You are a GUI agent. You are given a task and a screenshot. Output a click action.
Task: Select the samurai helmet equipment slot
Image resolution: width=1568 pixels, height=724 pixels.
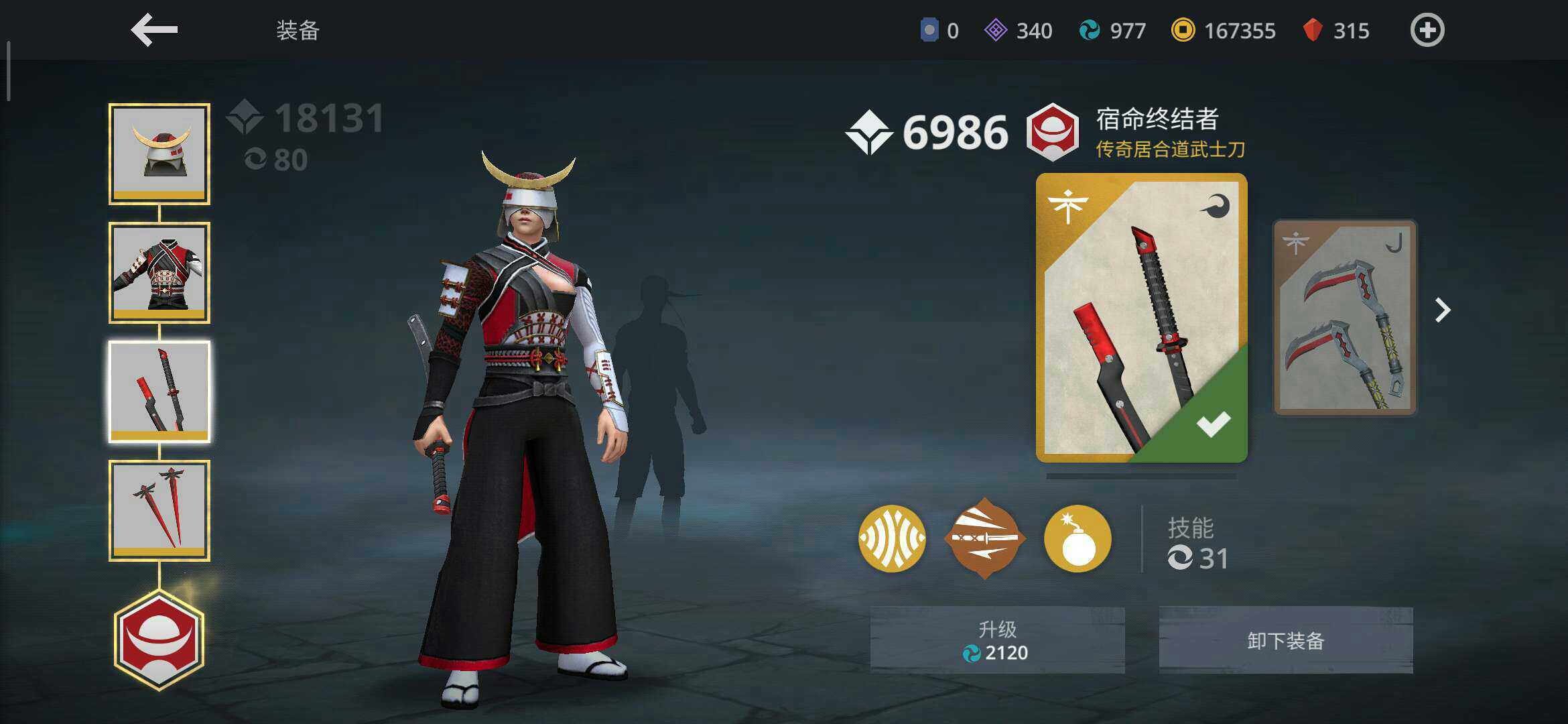pyautogui.click(x=159, y=154)
